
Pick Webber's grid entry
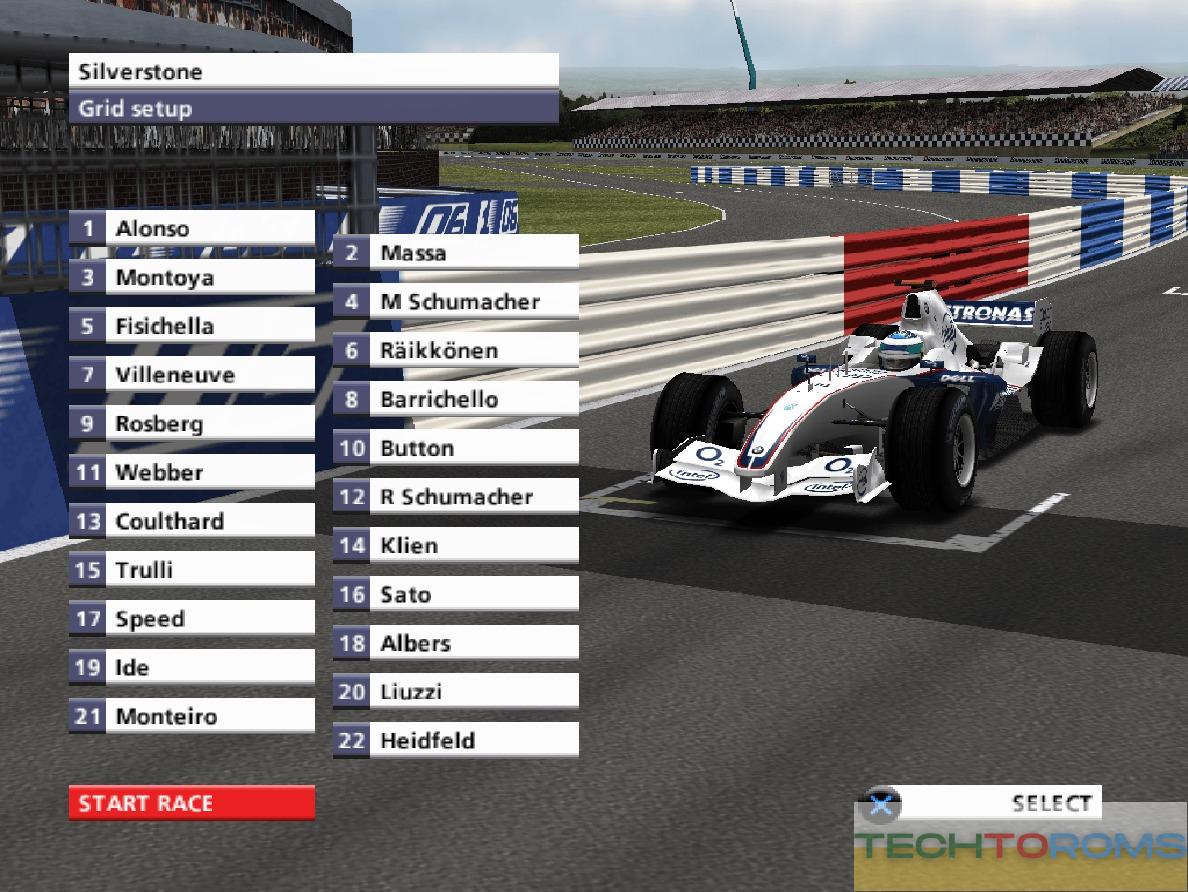191,472
